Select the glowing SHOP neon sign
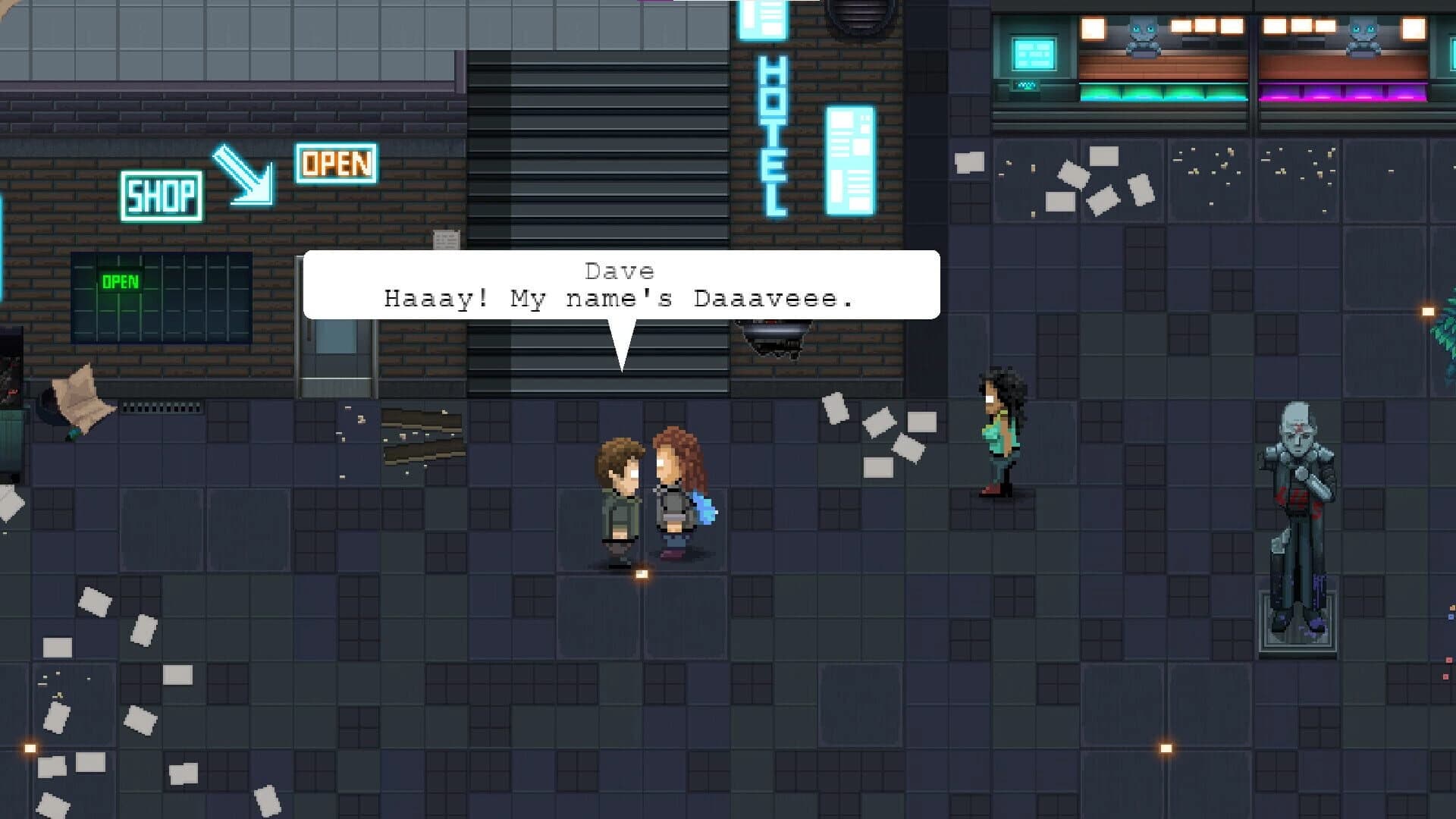Viewport: 1456px width, 819px height. tap(162, 196)
